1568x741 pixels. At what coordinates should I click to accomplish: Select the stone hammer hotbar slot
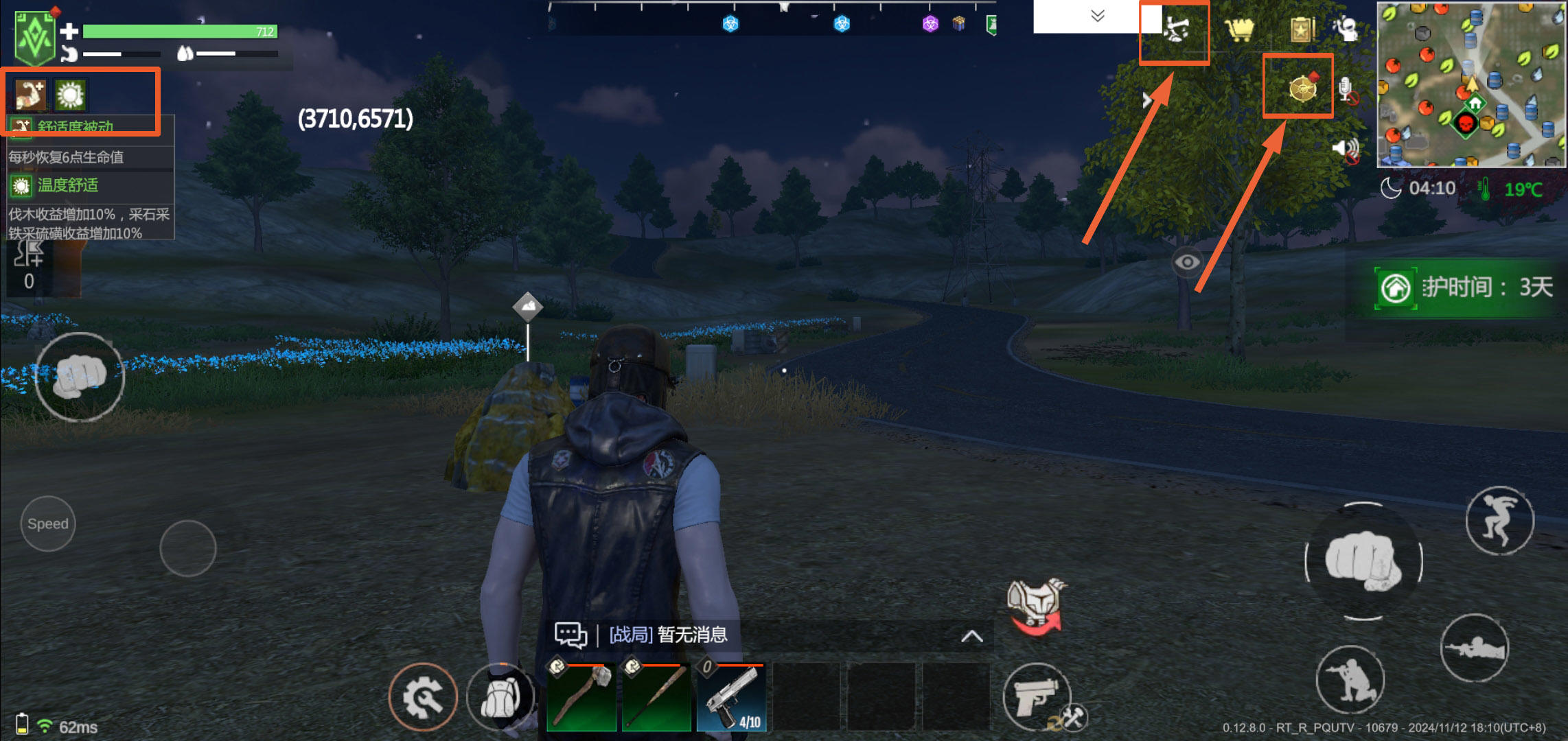(581, 696)
